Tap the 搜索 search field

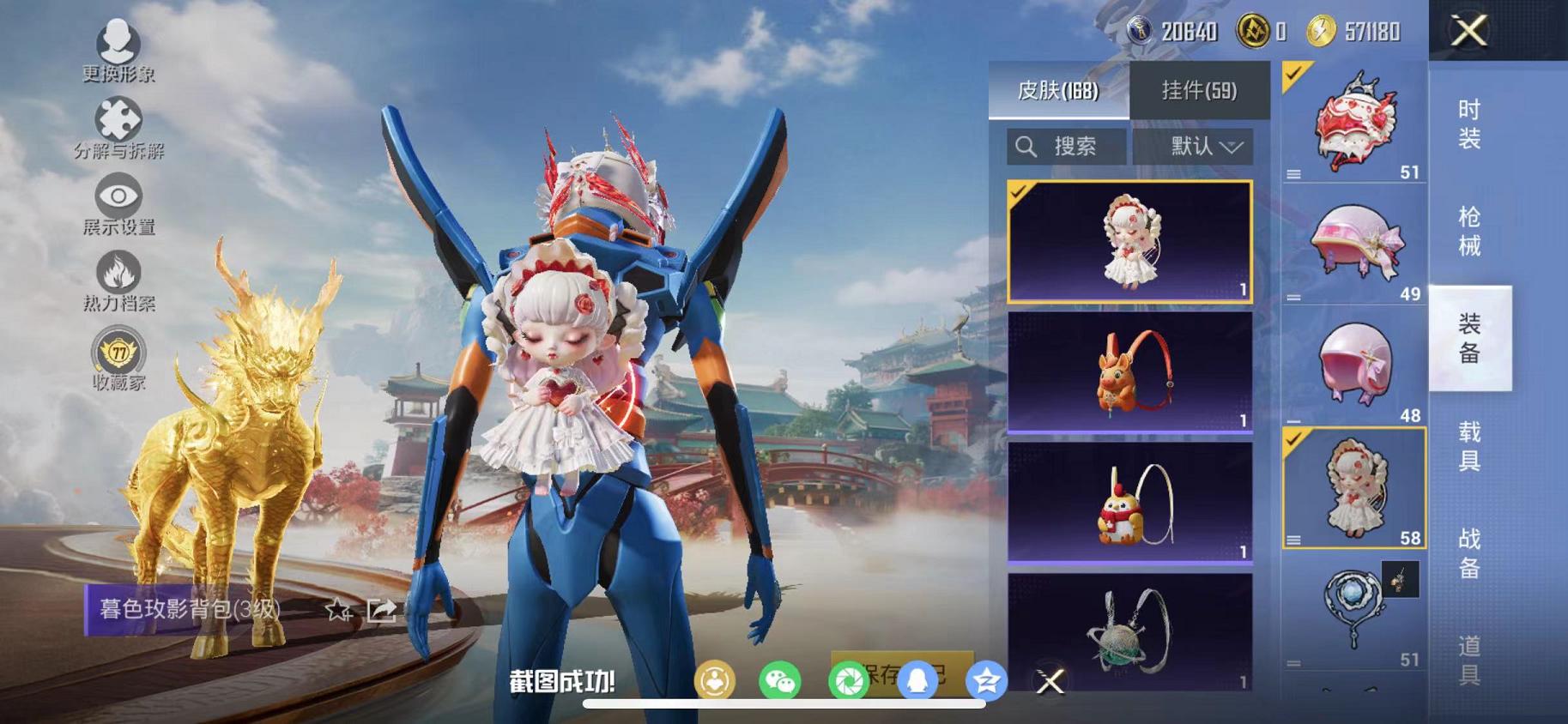click(x=1067, y=146)
